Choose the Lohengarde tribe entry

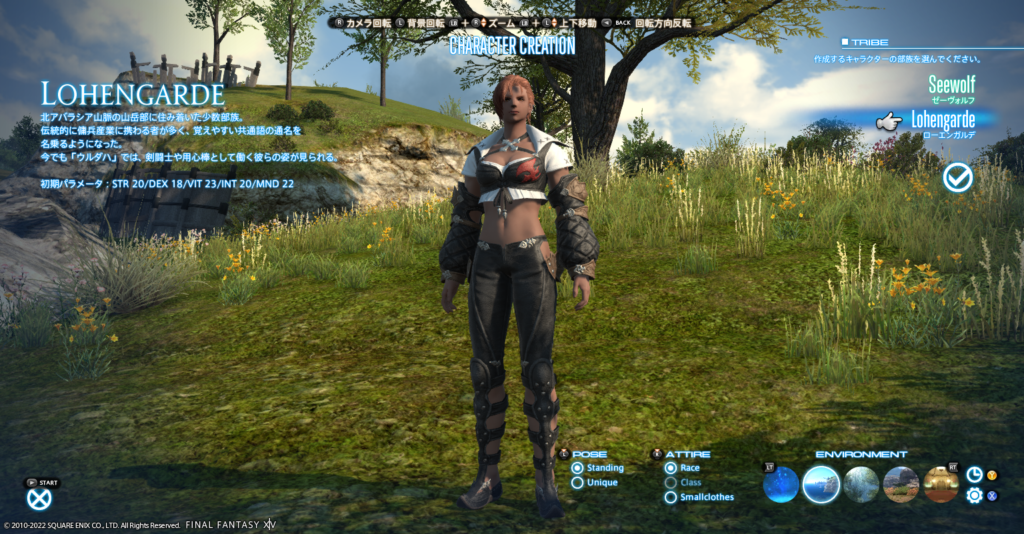pyautogui.click(x=942, y=121)
